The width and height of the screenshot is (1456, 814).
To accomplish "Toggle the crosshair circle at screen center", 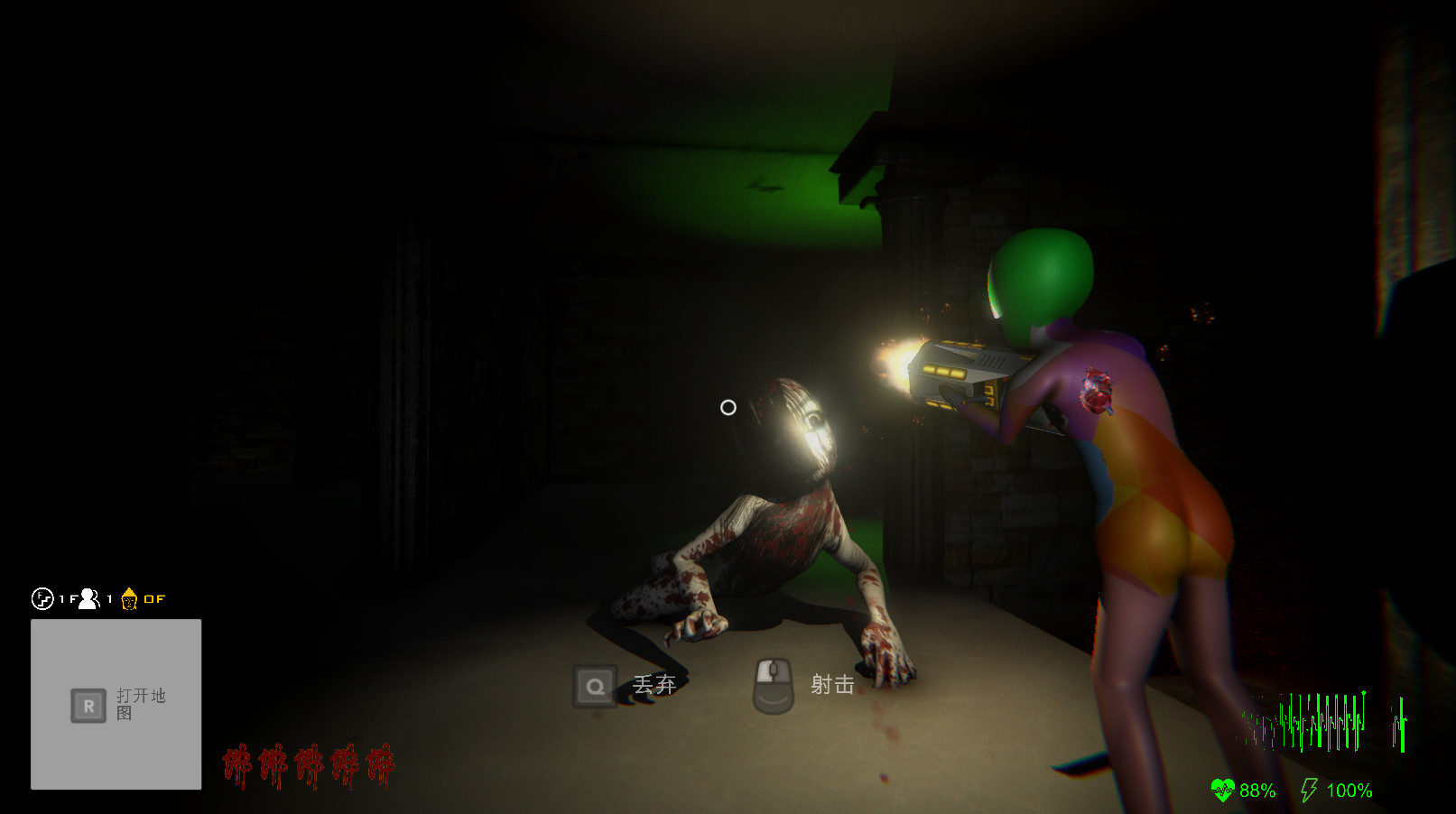I will click(728, 409).
